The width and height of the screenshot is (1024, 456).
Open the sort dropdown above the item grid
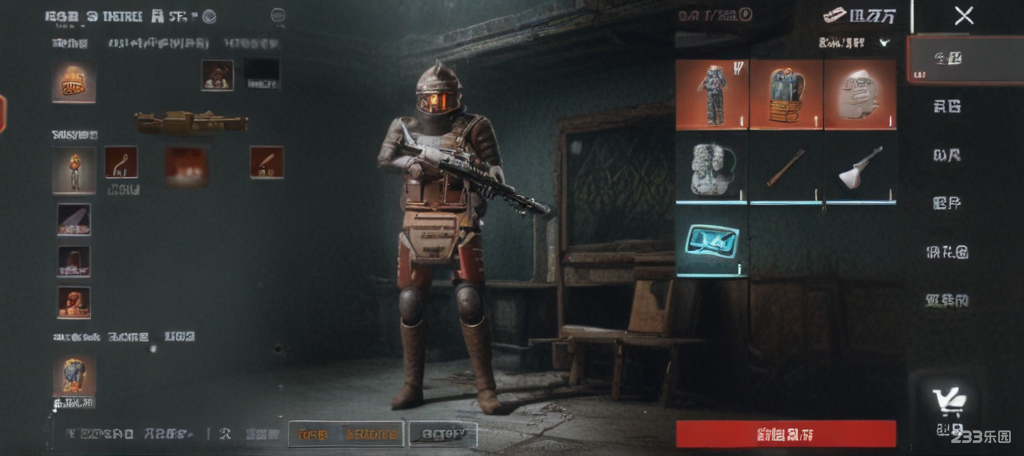click(854, 43)
